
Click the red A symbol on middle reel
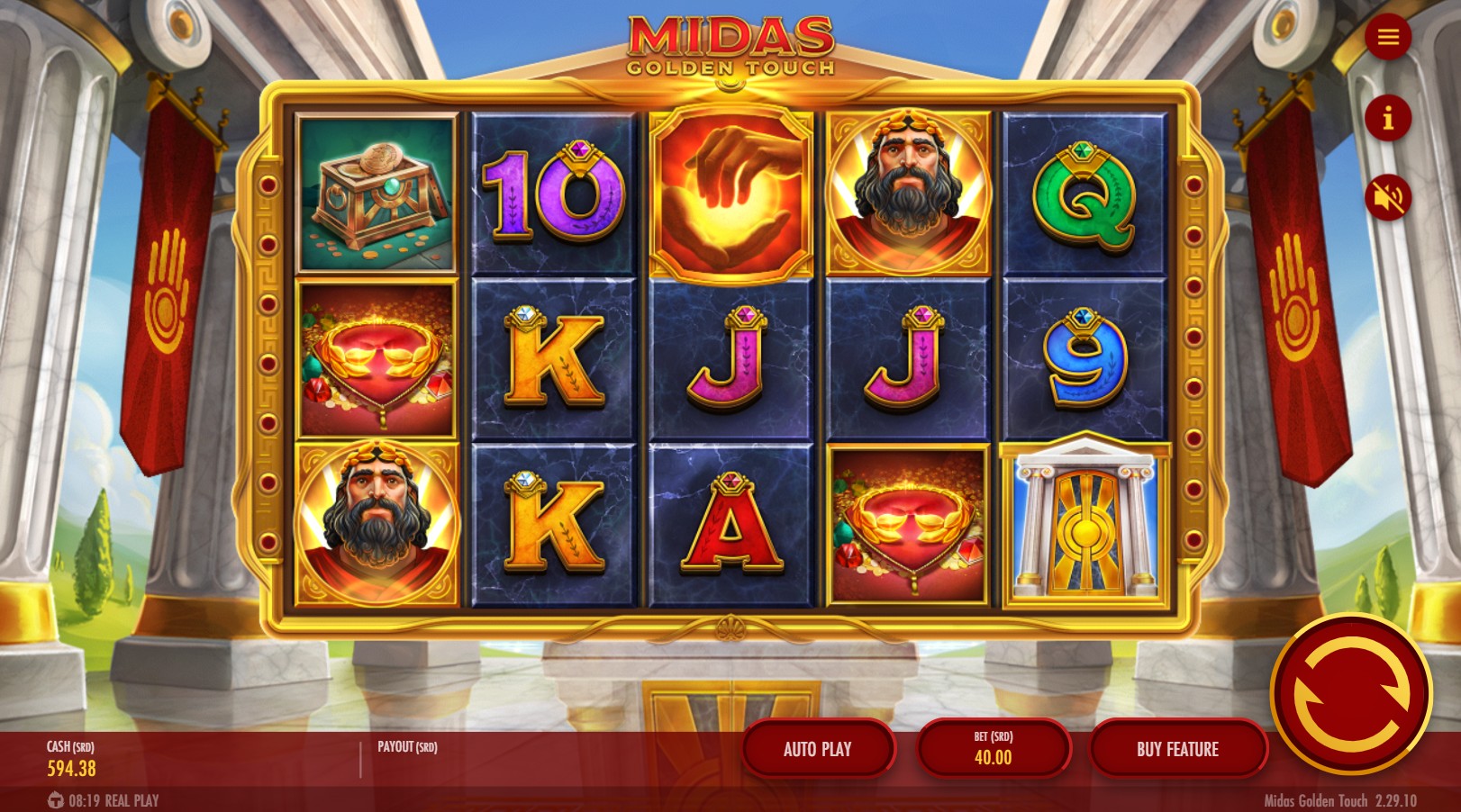pyautogui.click(x=731, y=520)
